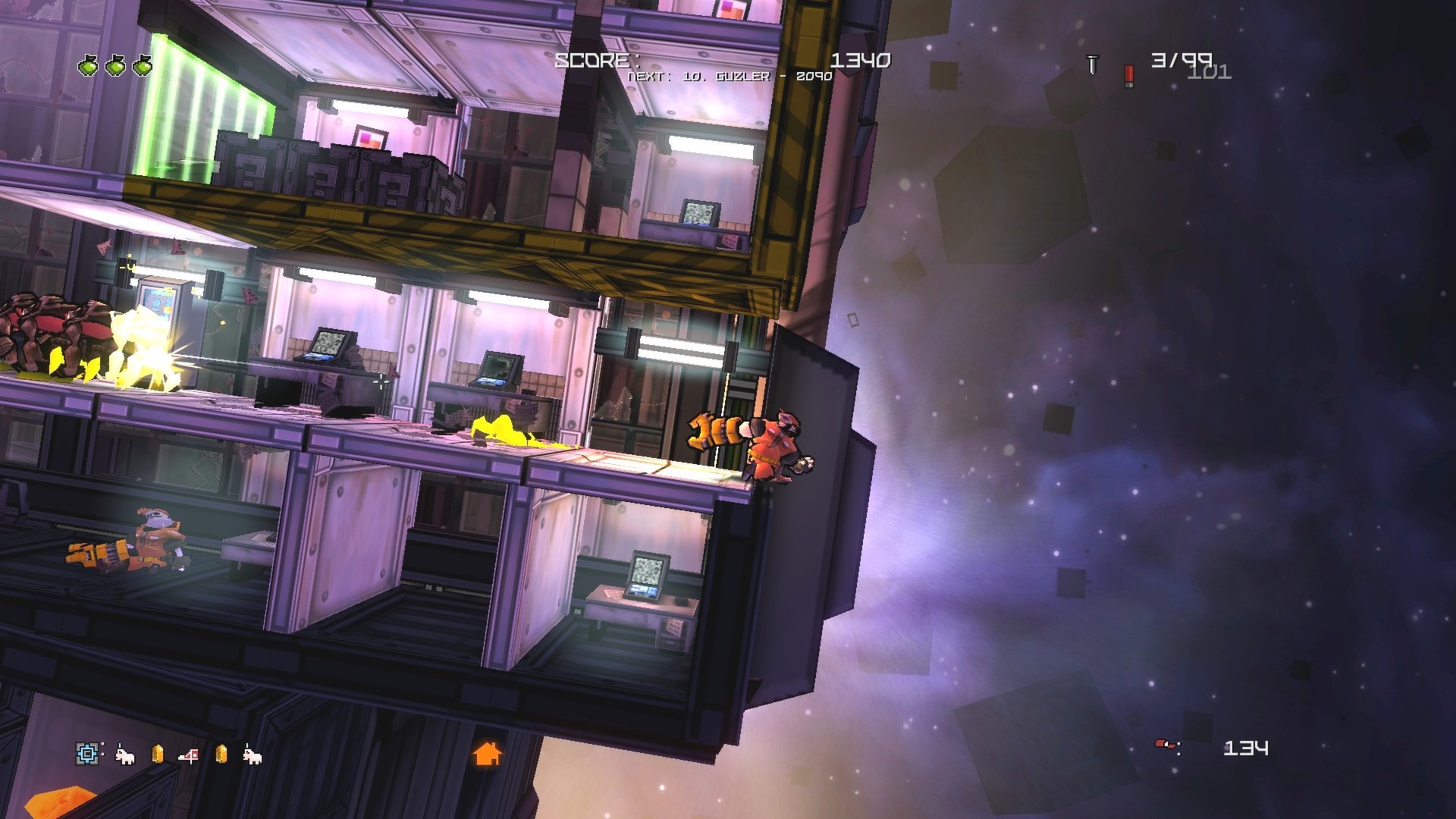
Task: Select the gold coin icon next to the unicorn
Action: click(x=158, y=754)
